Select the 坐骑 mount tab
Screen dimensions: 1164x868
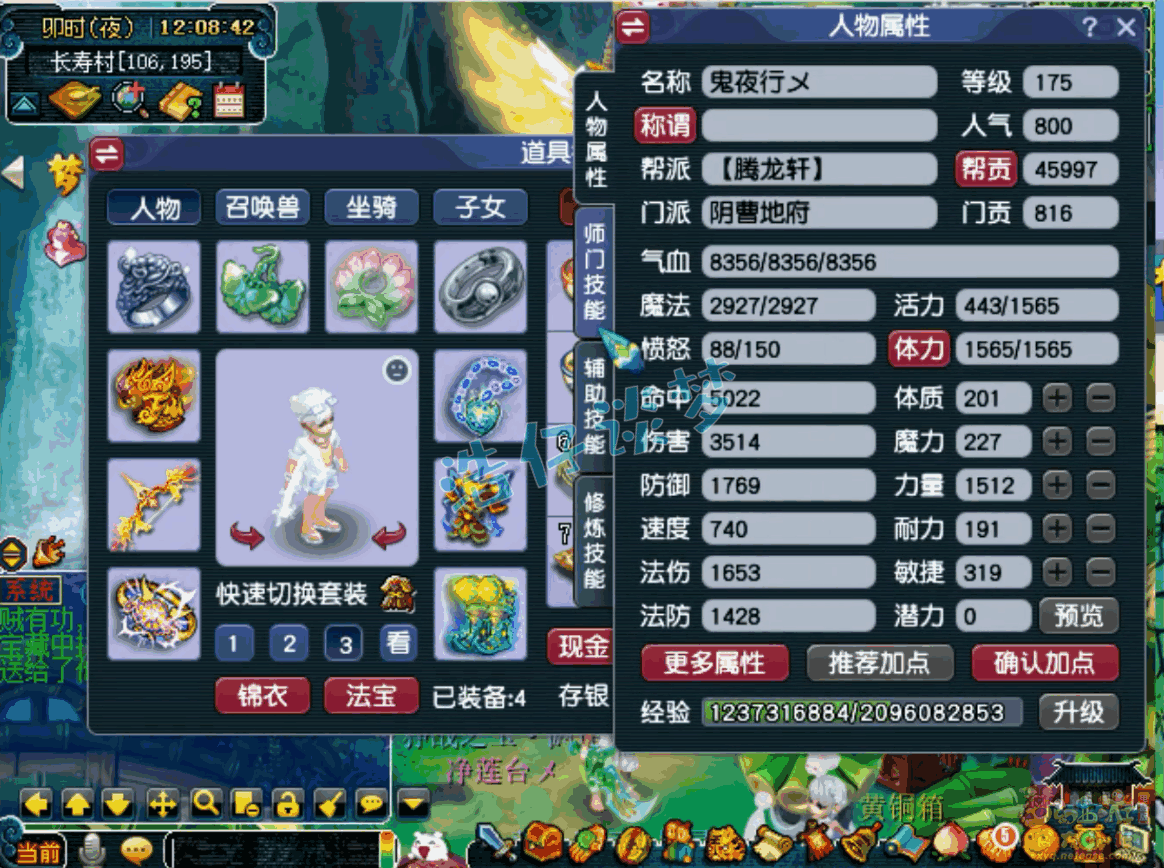(371, 207)
